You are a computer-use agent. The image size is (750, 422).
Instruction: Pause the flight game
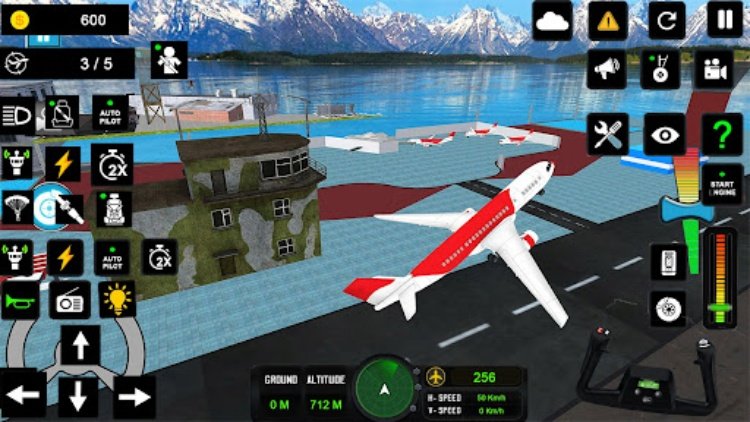(724, 20)
